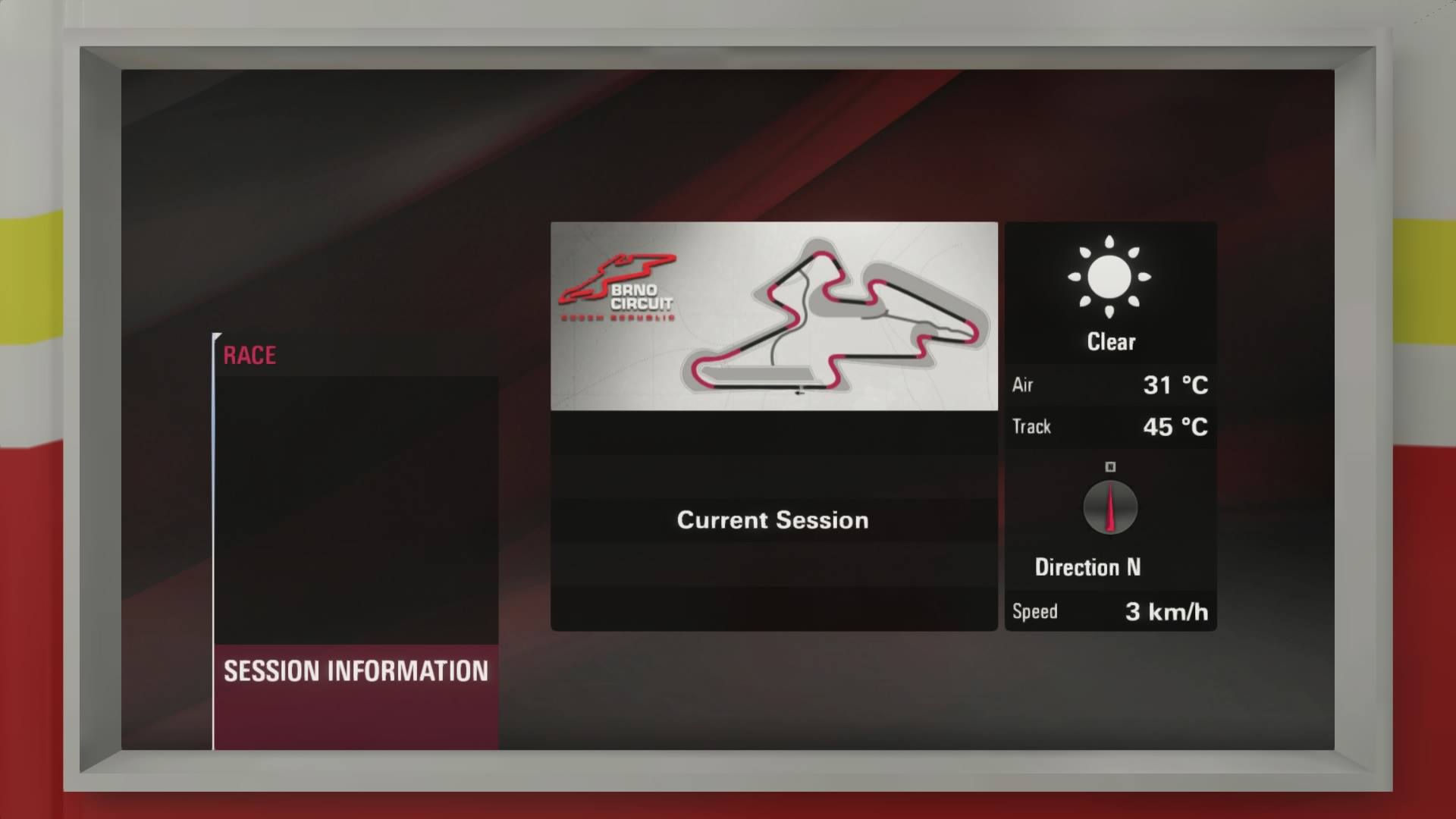The height and width of the screenshot is (819, 1456).
Task: Toggle the Clear weather condition
Action: pos(1109,341)
